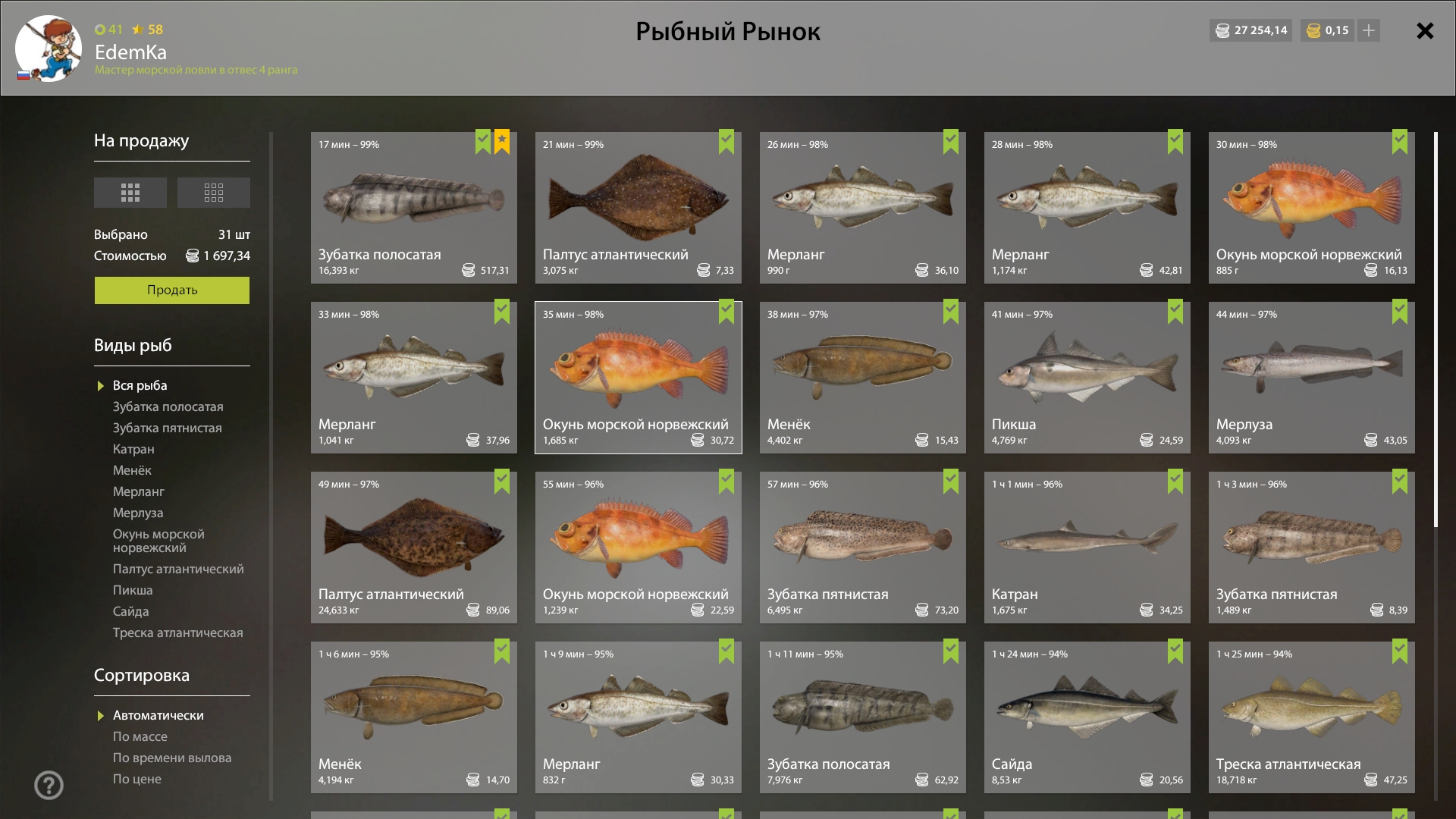Select the Сайда 8,53 кг card
This screenshot has height=819, width=1456.
point(1087,717)
